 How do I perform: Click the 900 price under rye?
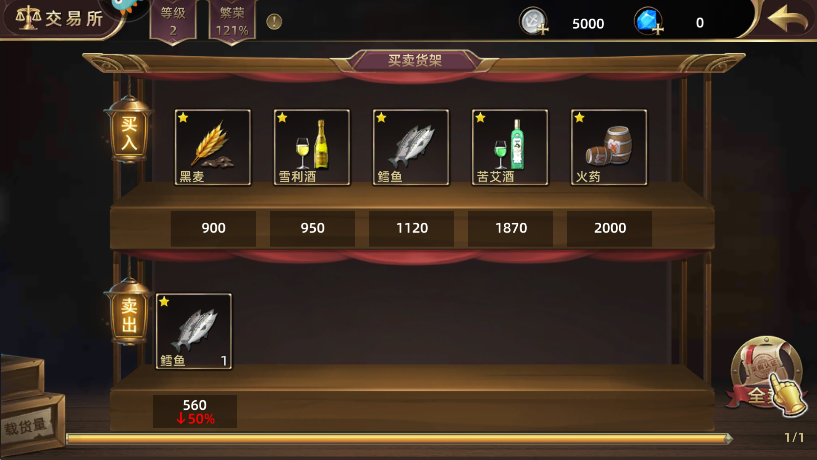(x=213, y=228)
